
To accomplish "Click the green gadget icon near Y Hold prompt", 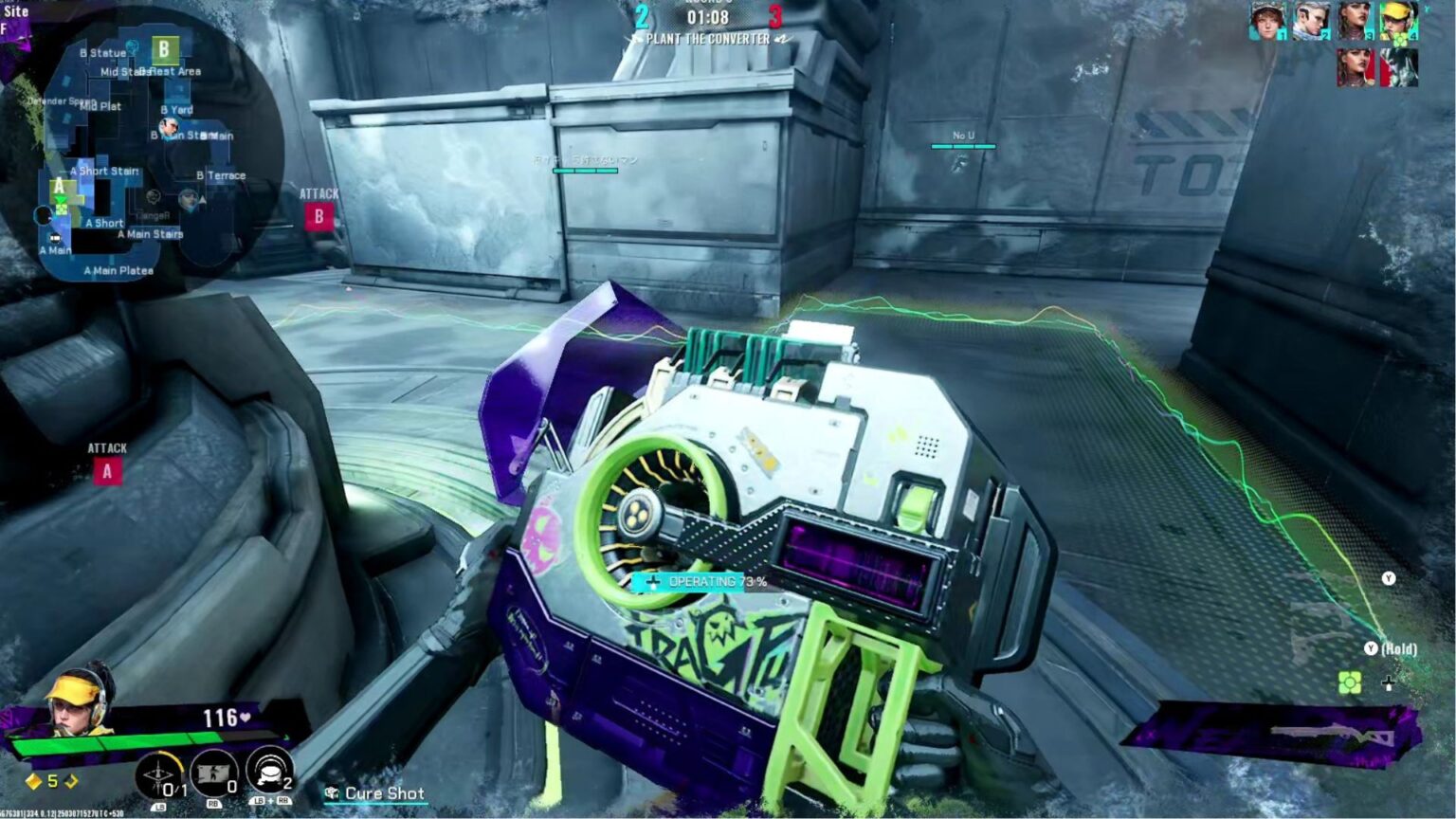I will tap(1350, 682).
